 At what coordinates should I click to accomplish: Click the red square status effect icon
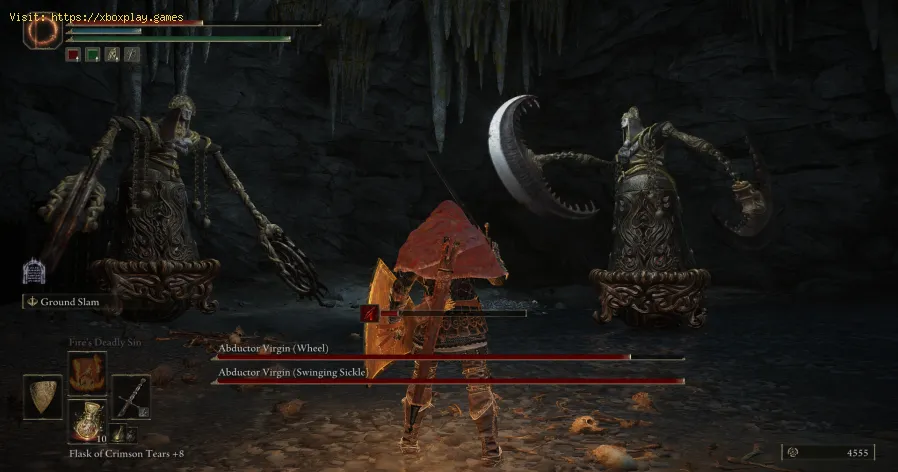click(x=73, y=56)
